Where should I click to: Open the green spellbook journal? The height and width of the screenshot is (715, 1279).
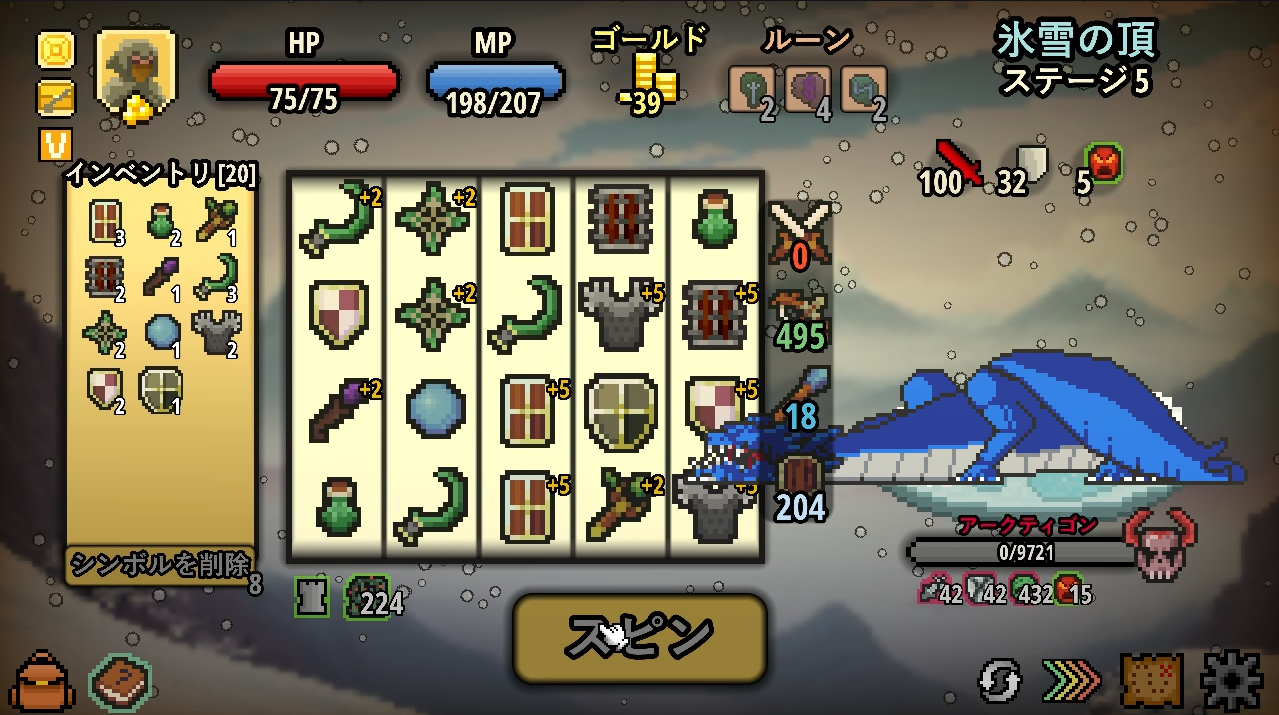(121, 681)
